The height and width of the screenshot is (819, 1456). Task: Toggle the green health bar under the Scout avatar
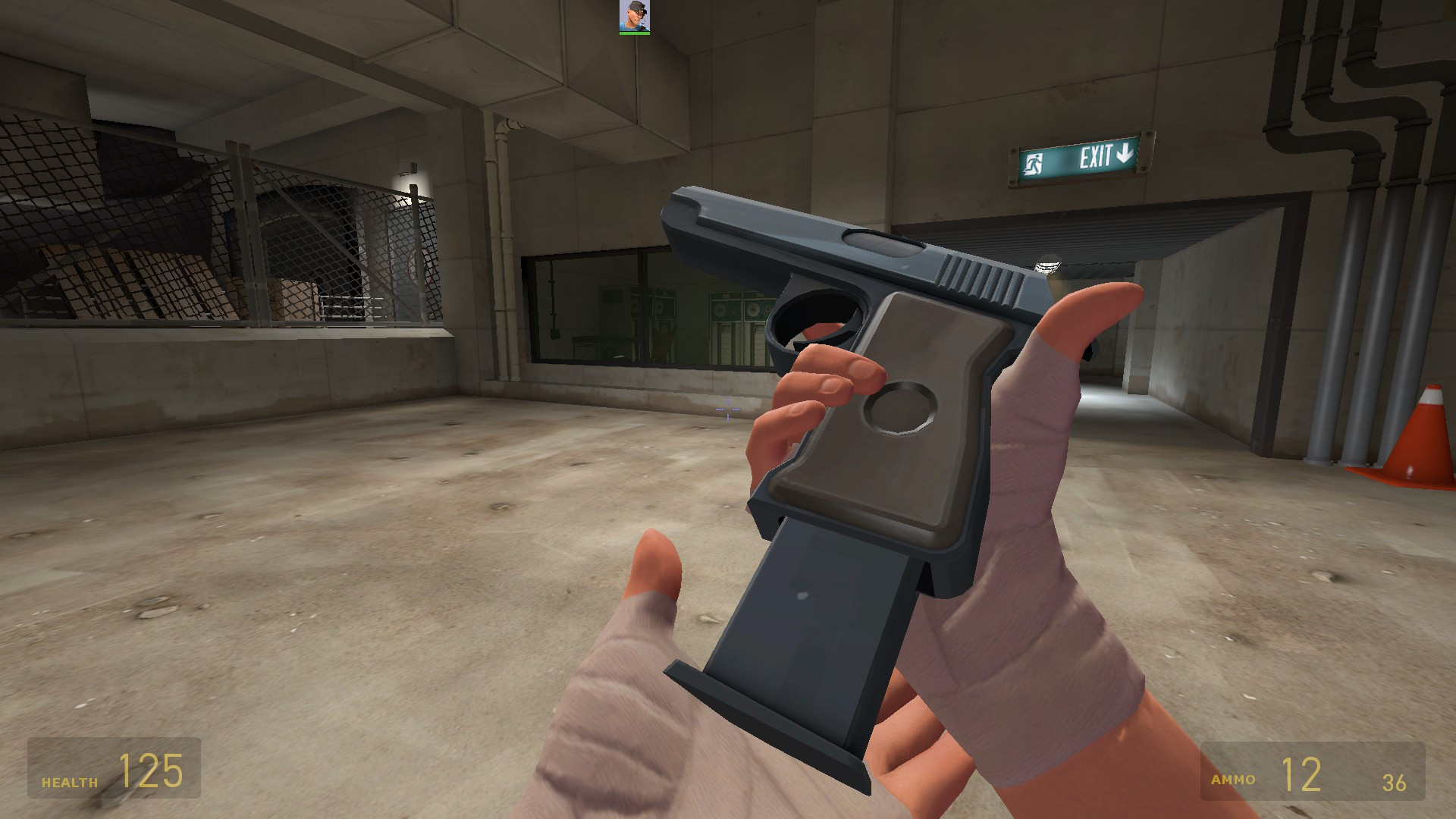pyautogui.click(x=634, y=33)
